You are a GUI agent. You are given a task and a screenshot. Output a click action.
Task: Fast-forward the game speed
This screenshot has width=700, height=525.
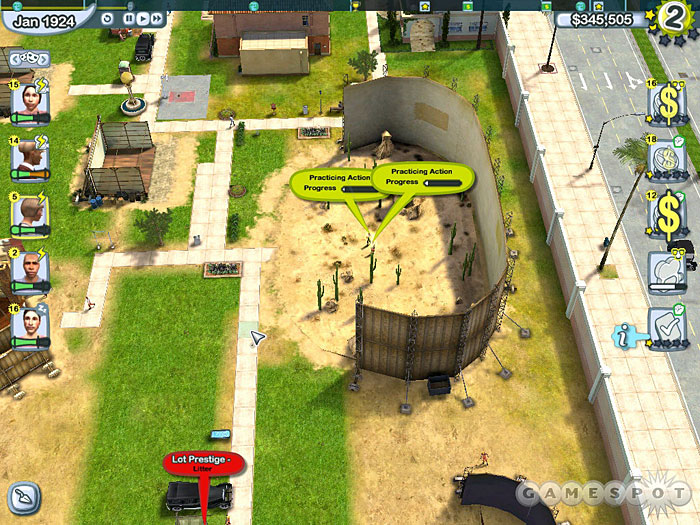[x=158, y=18]
